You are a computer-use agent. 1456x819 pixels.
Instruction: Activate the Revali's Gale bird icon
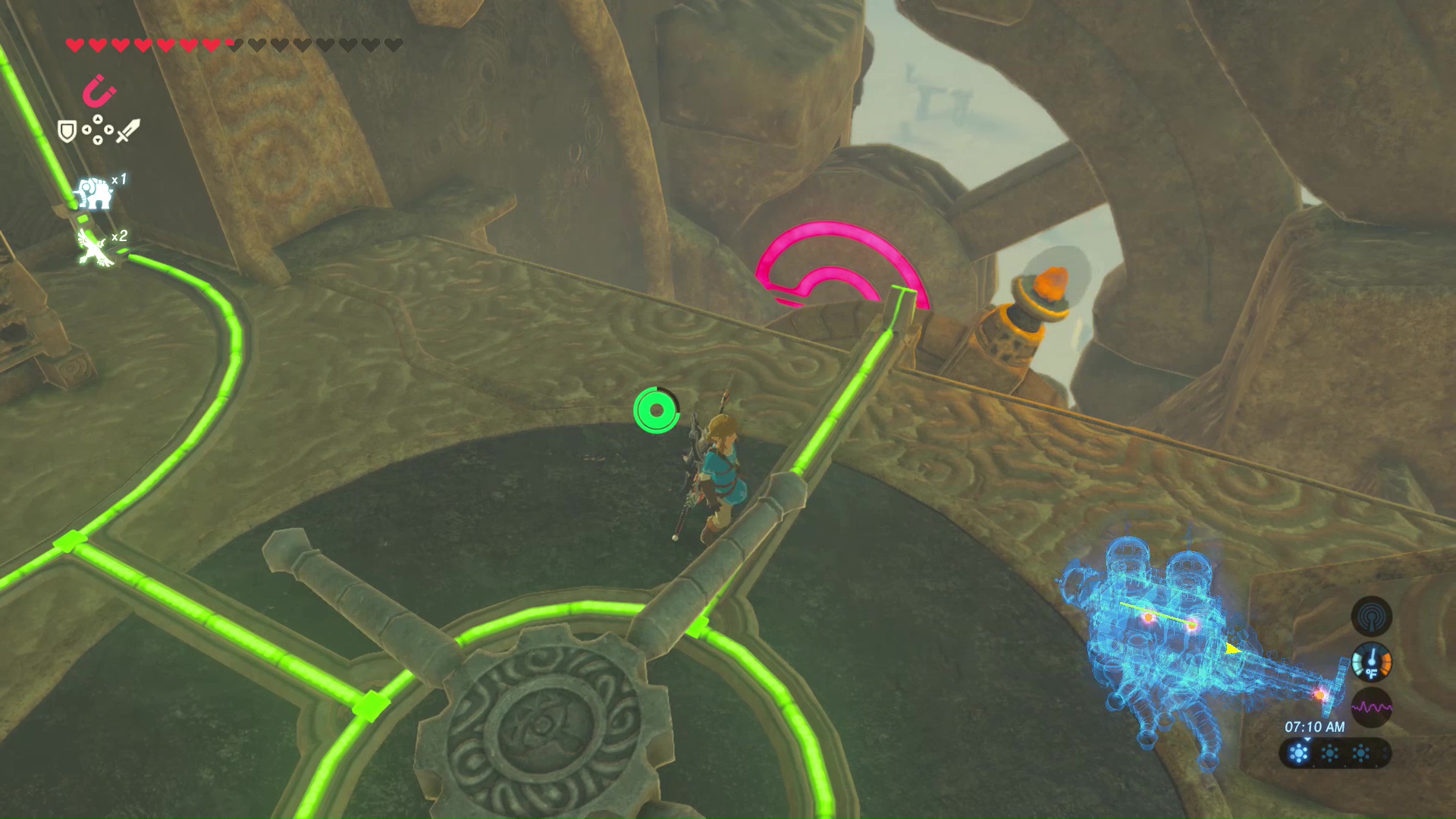coord(96,248)
